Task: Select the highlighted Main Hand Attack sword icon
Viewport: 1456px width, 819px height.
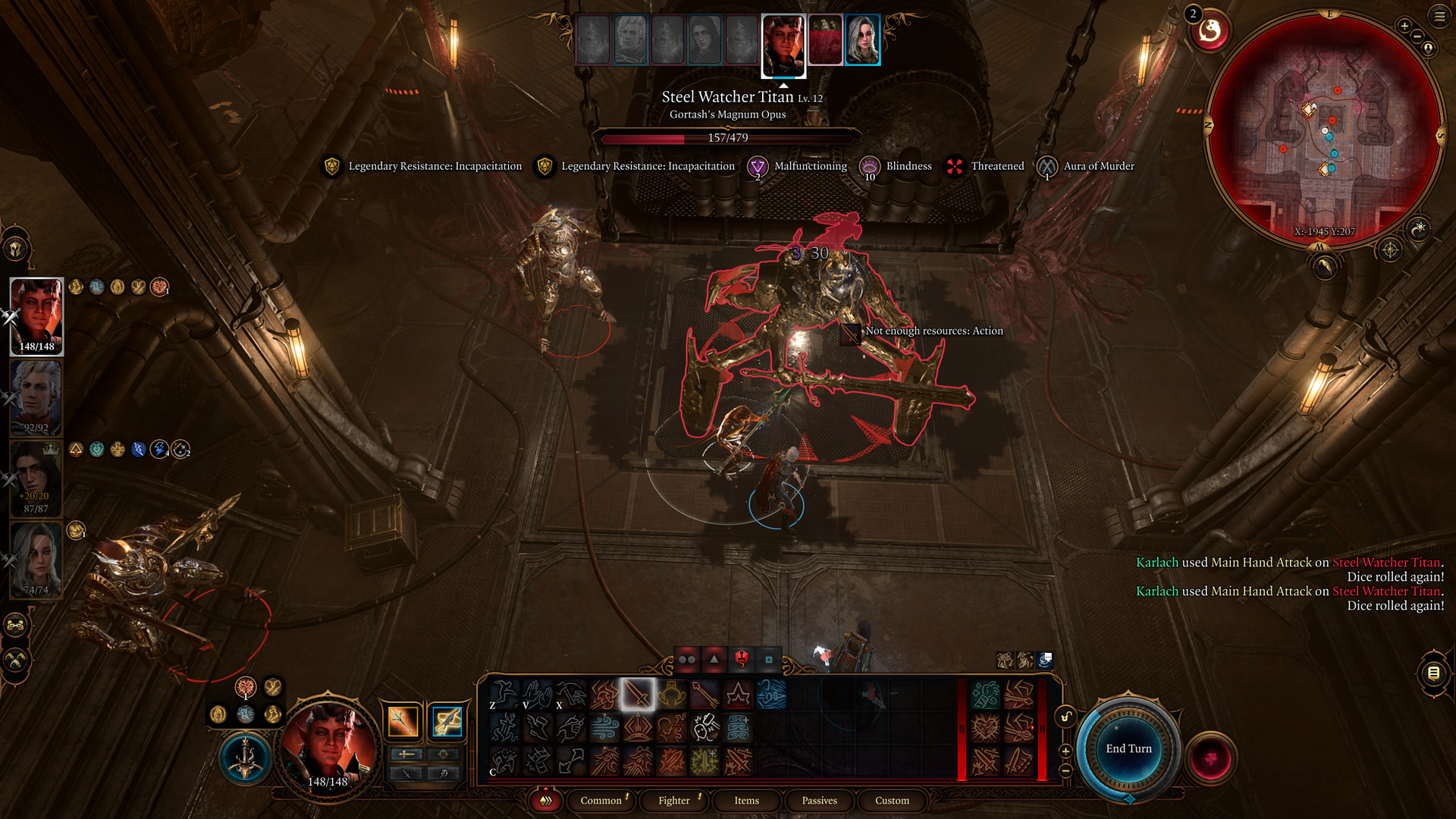Action: [637, 694]
